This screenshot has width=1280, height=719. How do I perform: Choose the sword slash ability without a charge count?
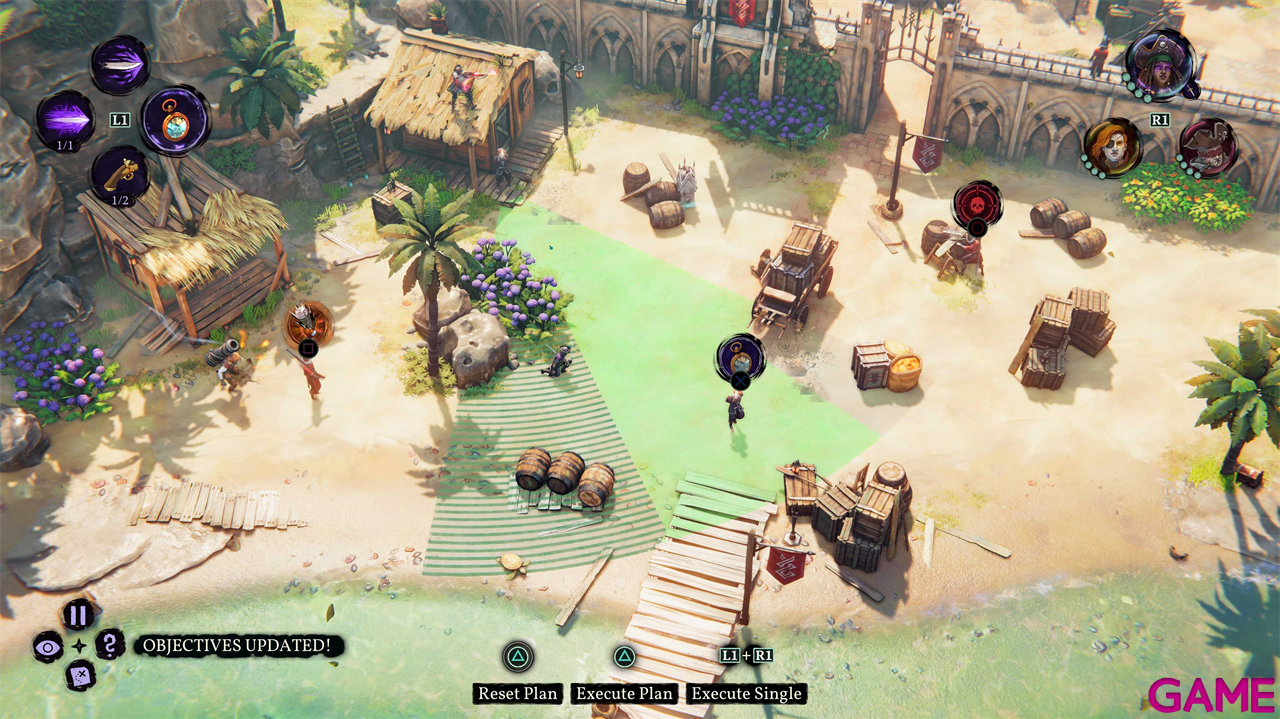click(x=120, y=64)
